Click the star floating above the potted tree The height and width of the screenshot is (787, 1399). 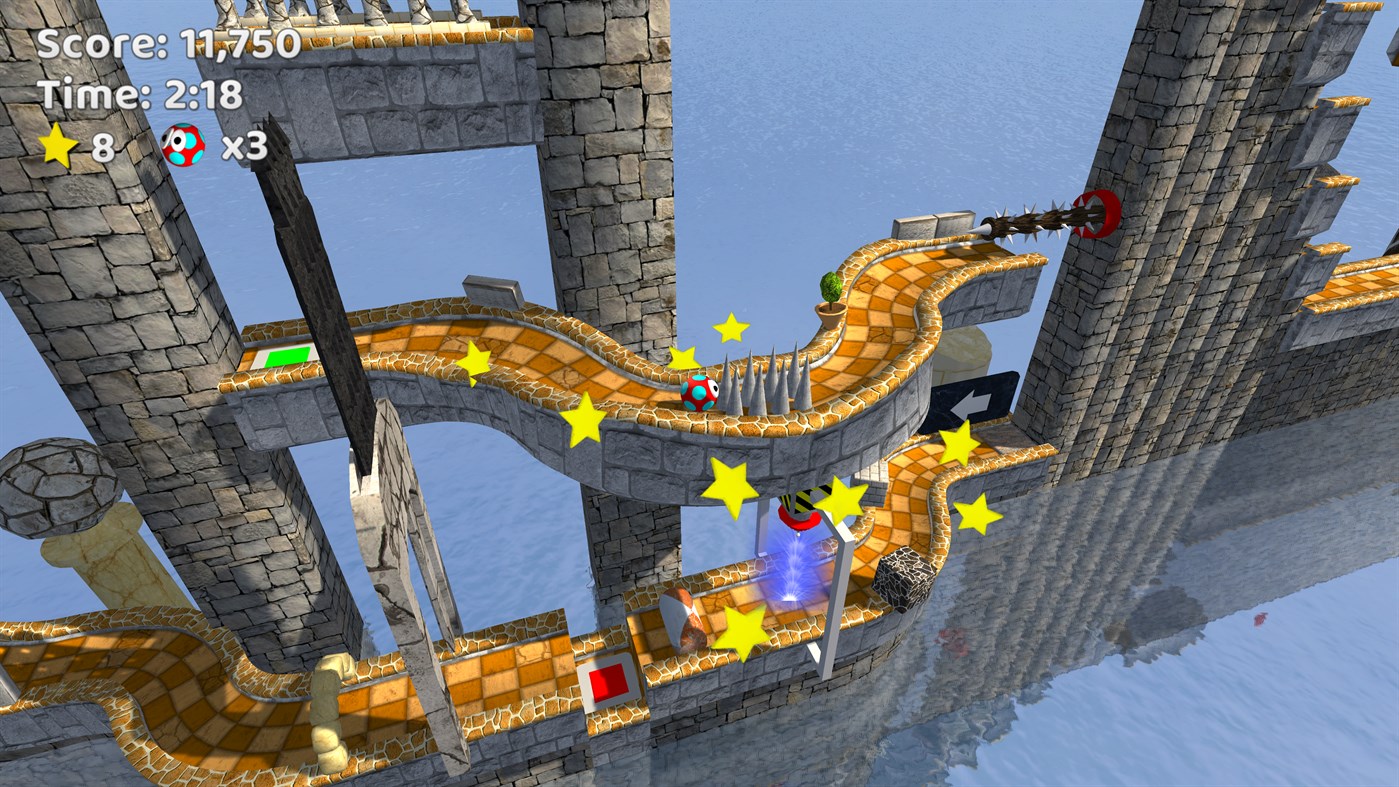click(731, 328)
